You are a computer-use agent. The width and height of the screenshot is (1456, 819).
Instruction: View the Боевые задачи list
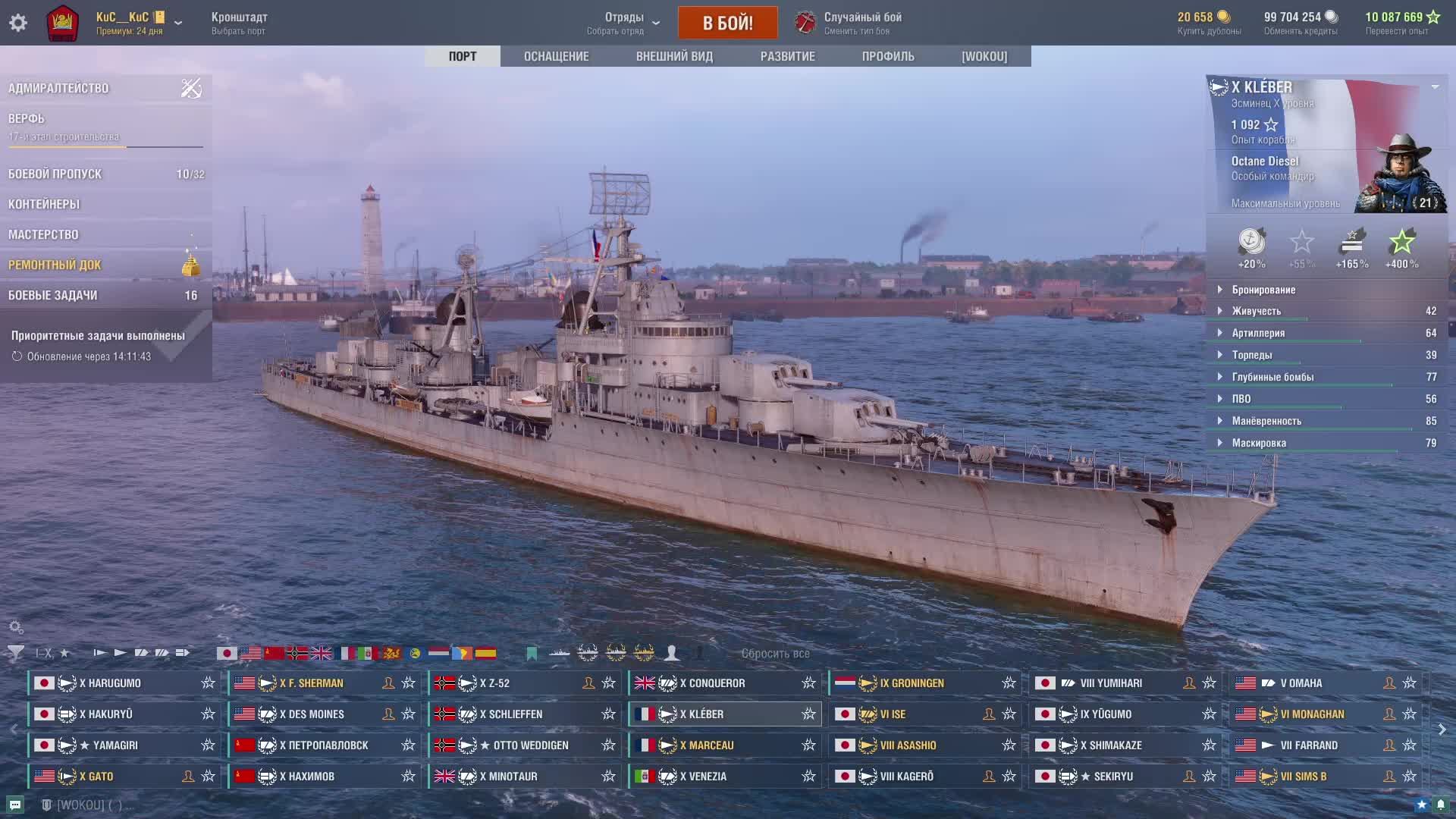click(x=52, y=295)
